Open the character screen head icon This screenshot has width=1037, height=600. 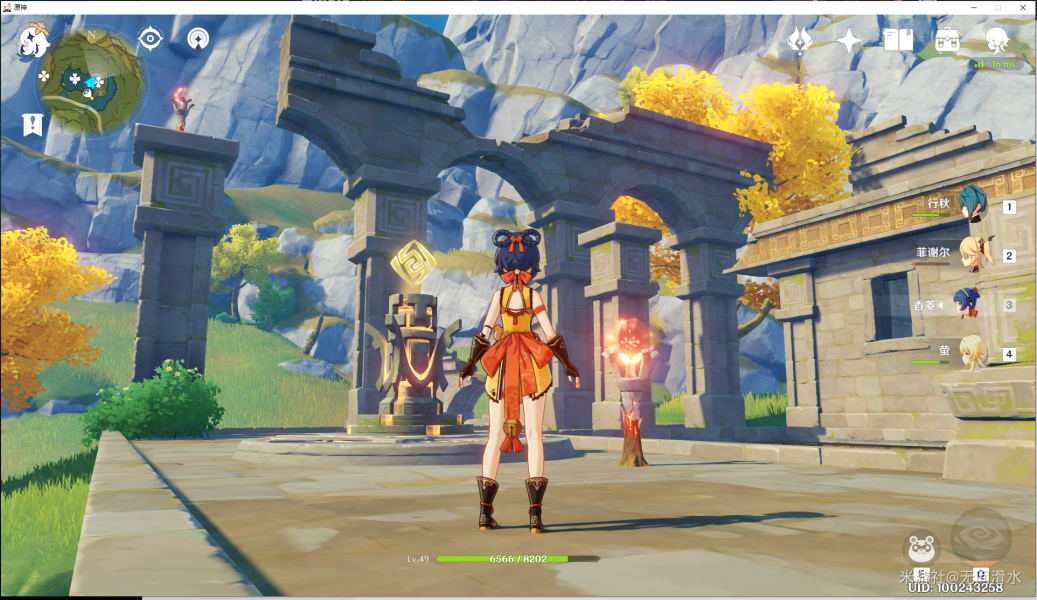click(996, 39)
